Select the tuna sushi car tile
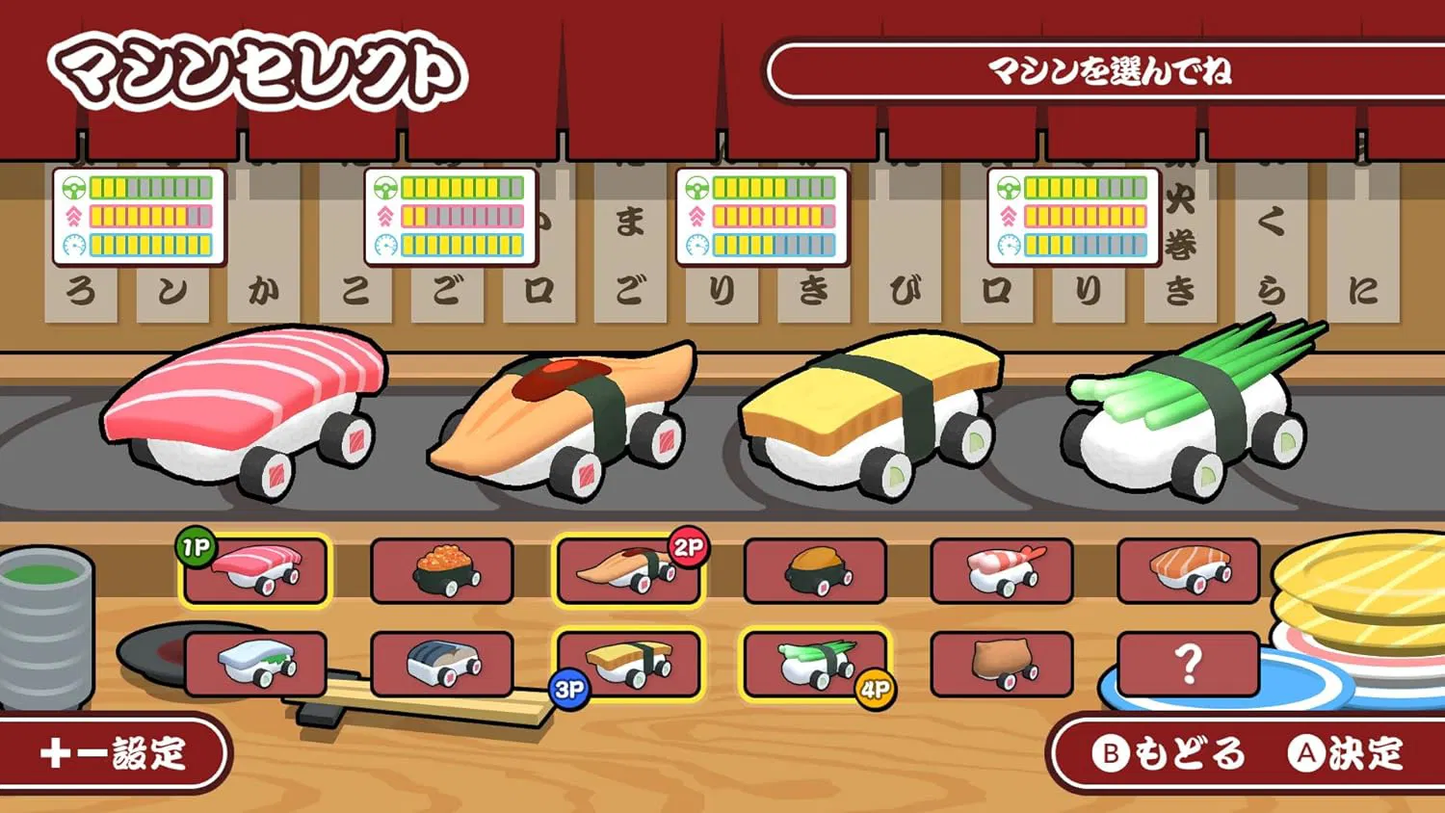1445x813 pixels. [x=255, y=571]
